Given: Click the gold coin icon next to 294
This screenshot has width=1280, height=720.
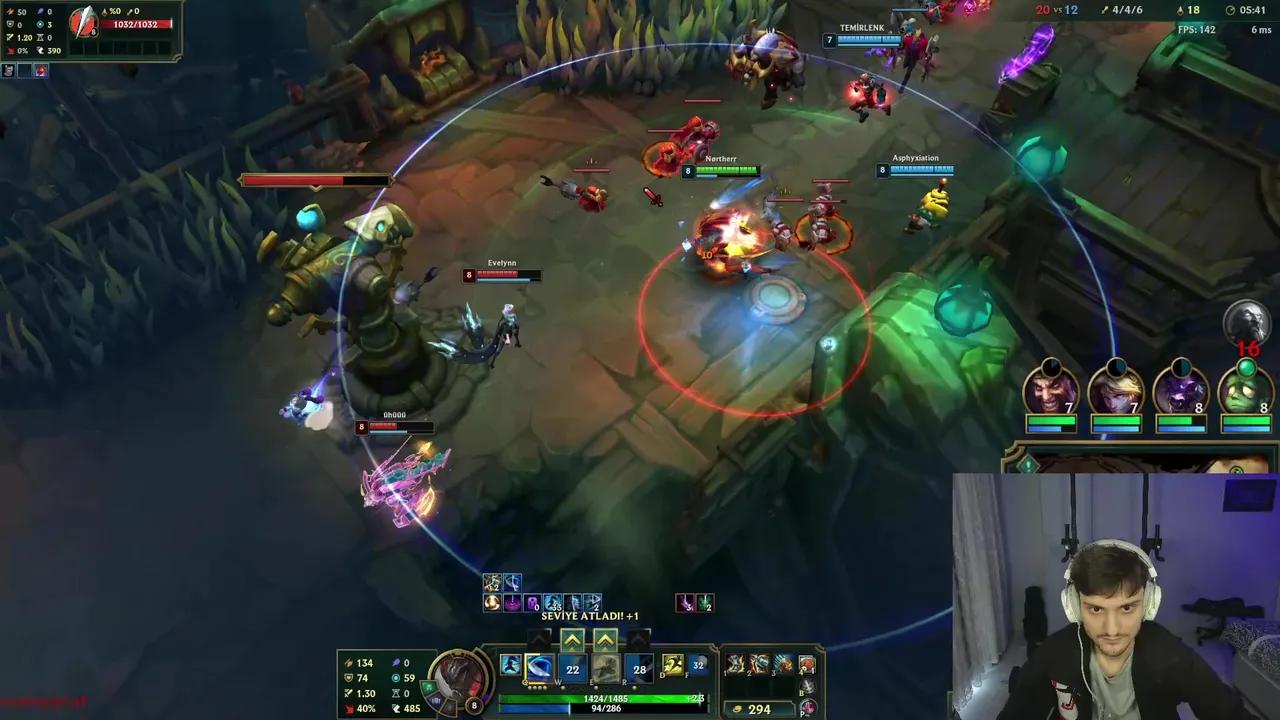Looking at the screenshot, I should (x=736, y=708).
